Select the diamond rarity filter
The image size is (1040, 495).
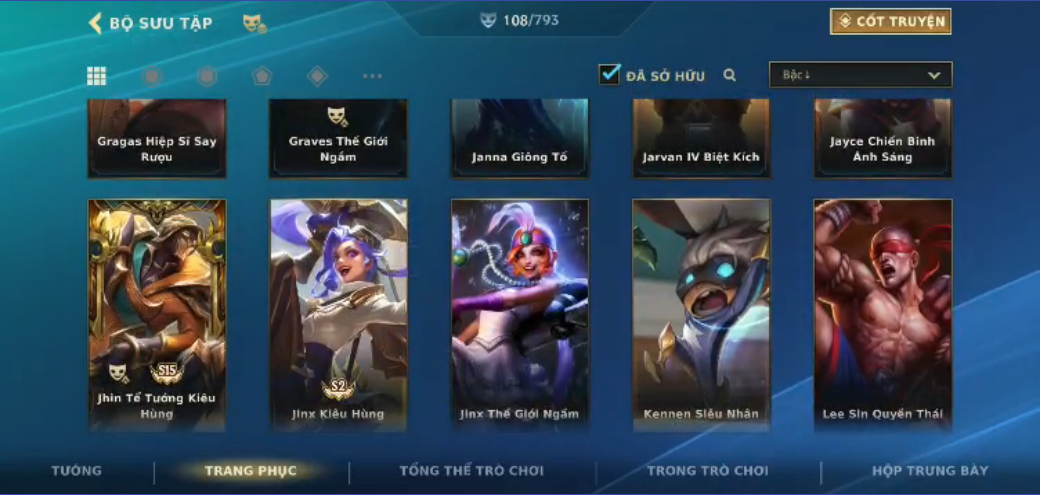[317, 76]
